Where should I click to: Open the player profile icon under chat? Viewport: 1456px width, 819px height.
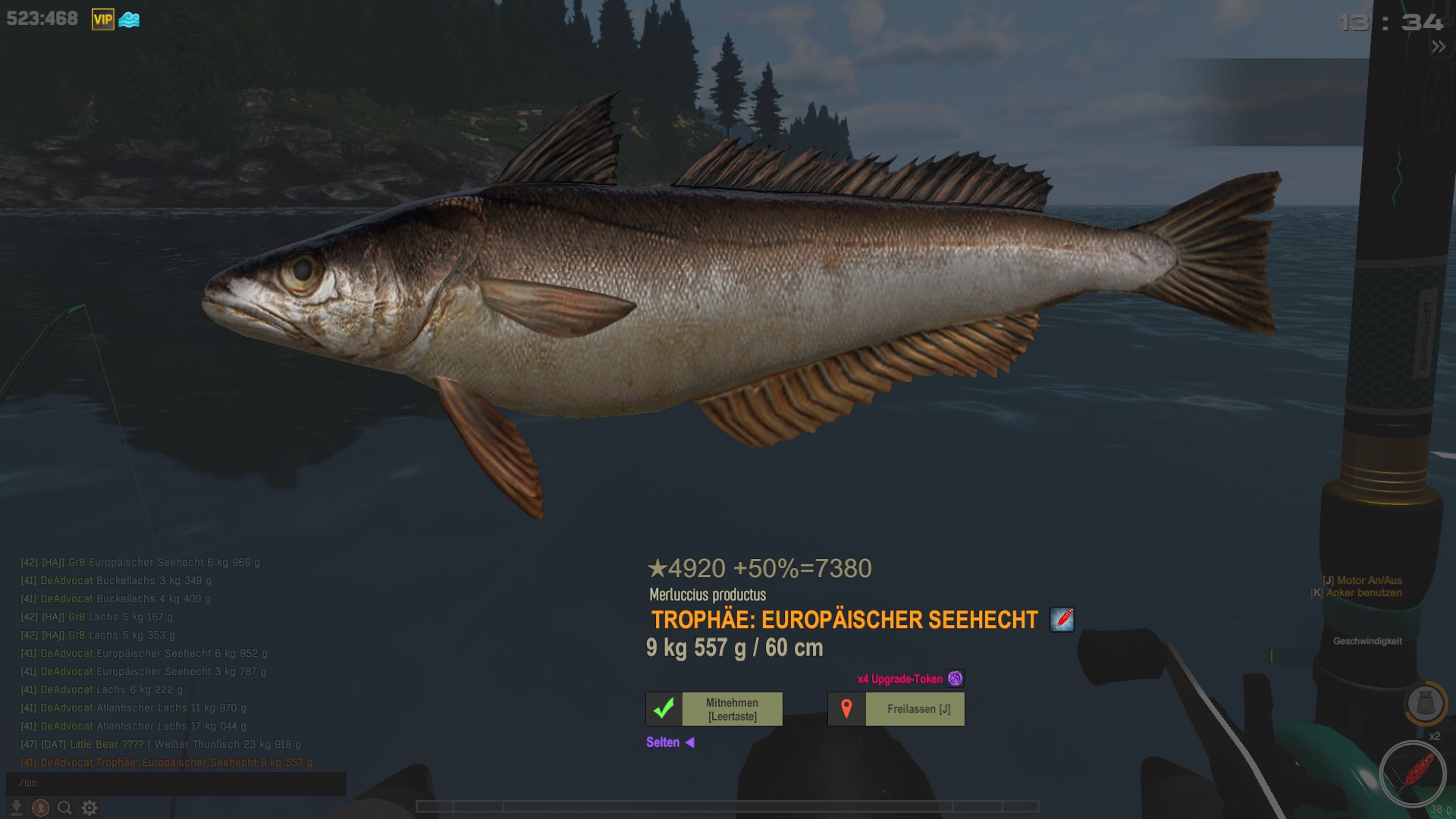click(x=41, y=808)
